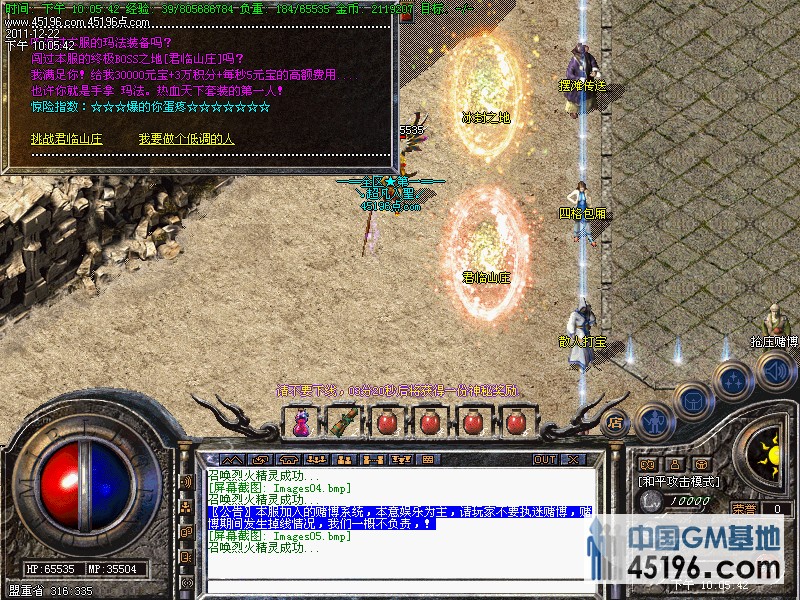The image size is (800, 600).
Task: Click the OUT button above the chat
Action: (544, 460)
